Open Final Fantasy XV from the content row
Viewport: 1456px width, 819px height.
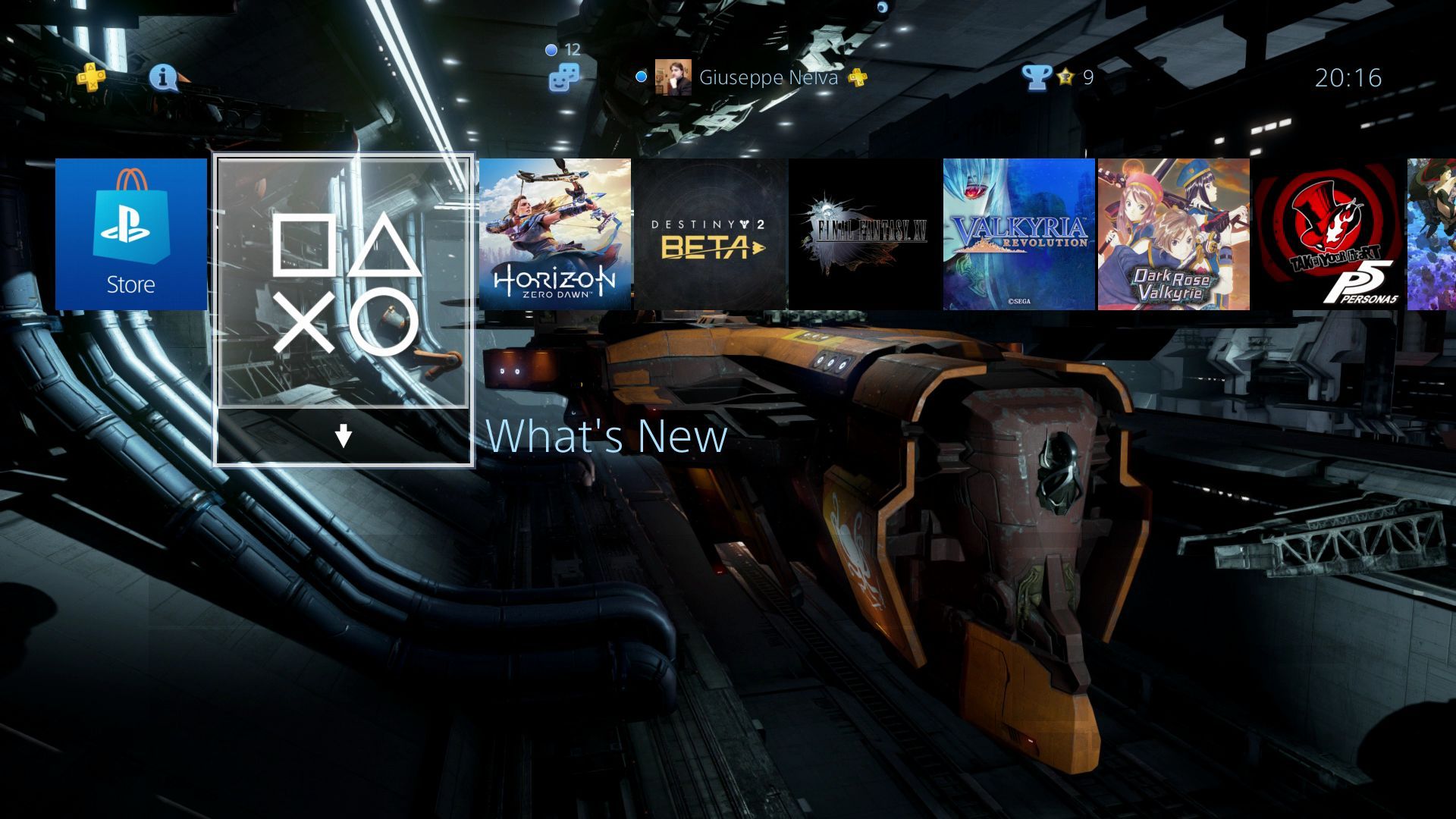(x=863, y=233)
